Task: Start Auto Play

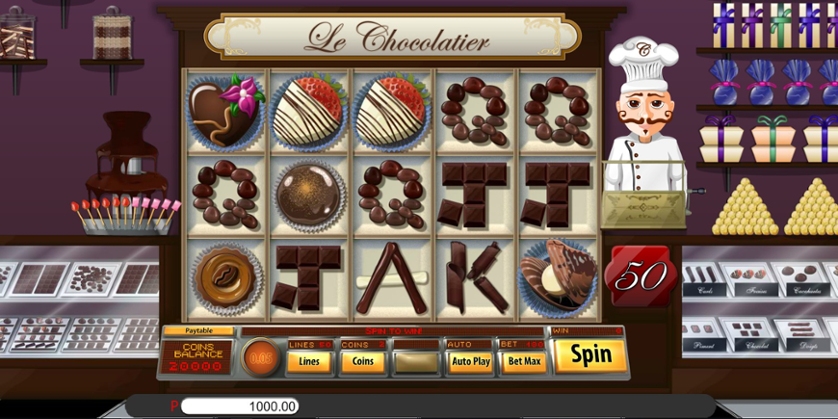Action: (470, 361)
